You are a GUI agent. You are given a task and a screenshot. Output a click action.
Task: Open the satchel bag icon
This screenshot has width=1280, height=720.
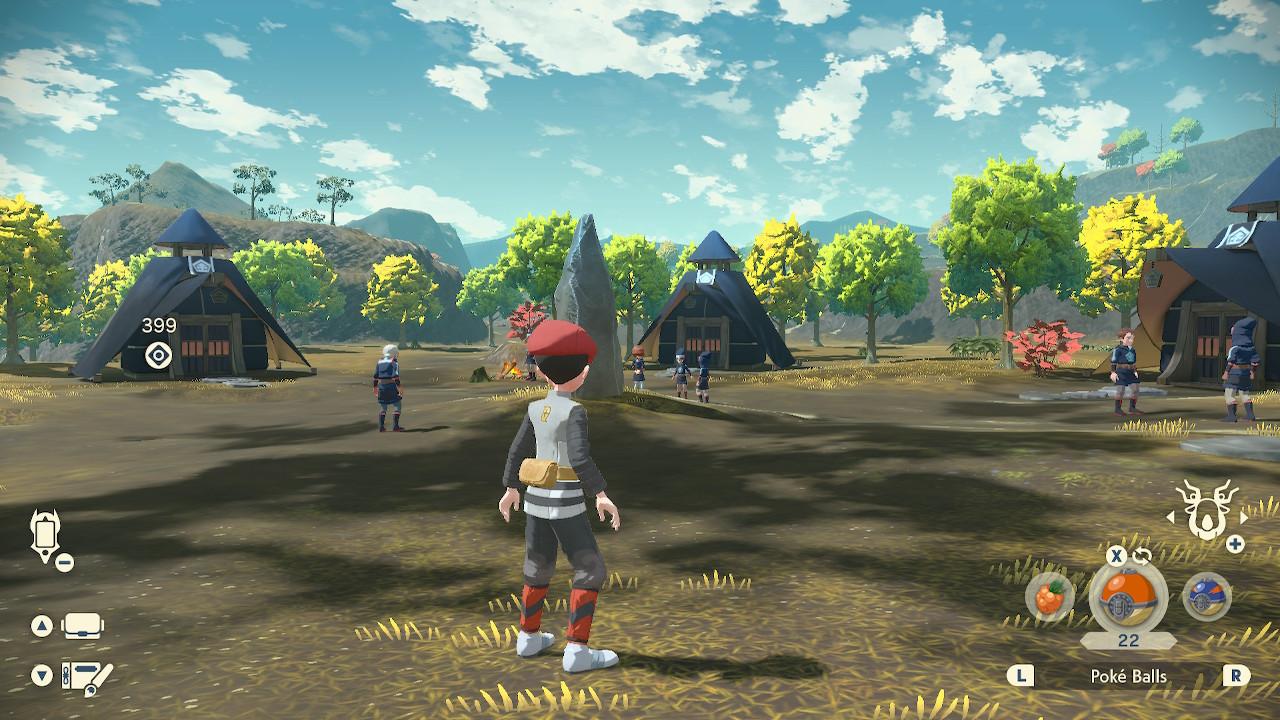84,627
